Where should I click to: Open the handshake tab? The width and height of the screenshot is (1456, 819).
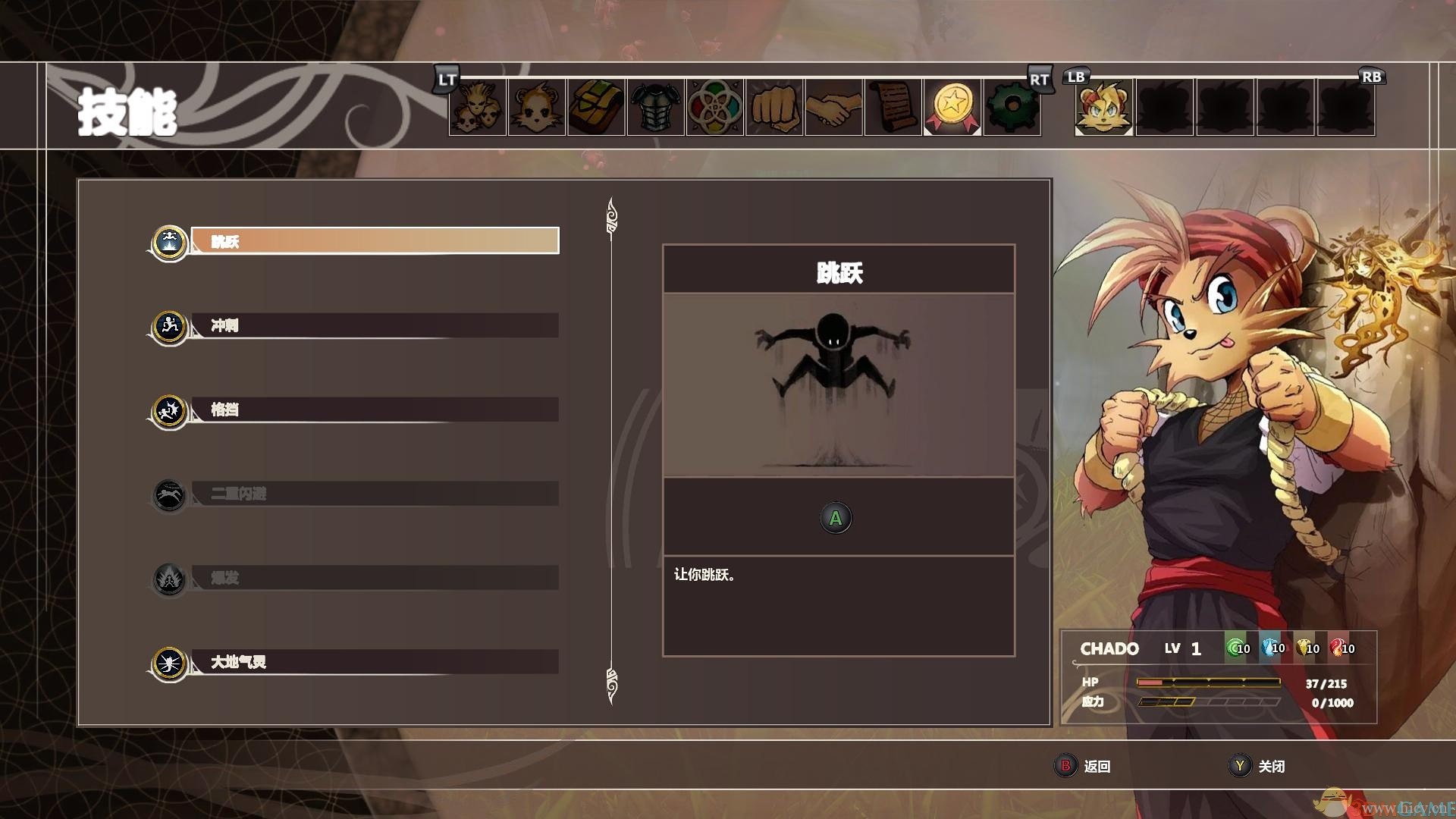(833, 108)
